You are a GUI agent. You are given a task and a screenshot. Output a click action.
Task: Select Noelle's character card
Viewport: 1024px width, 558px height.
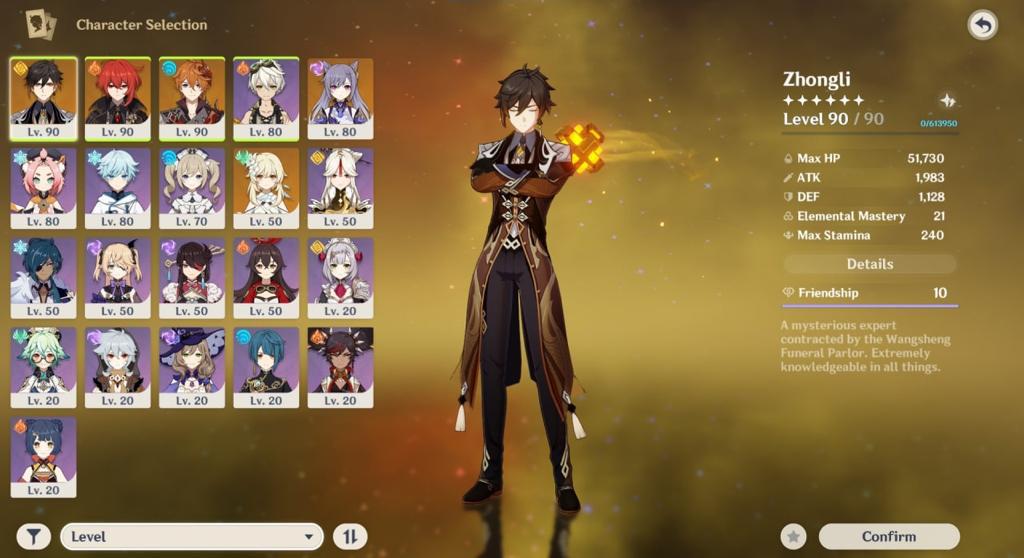coord(340,277)
